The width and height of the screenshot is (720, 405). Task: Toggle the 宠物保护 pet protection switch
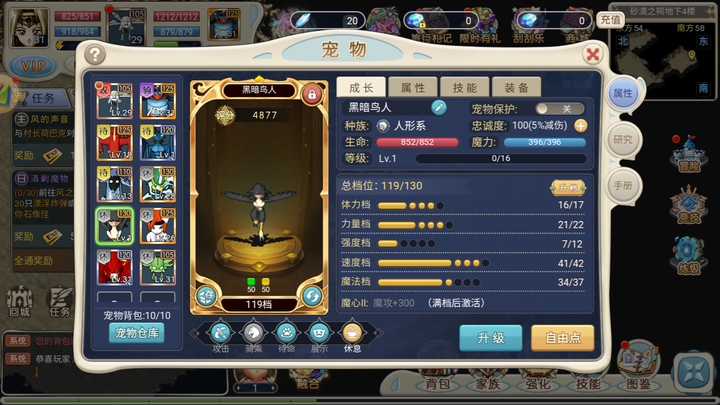click(560, 108)
